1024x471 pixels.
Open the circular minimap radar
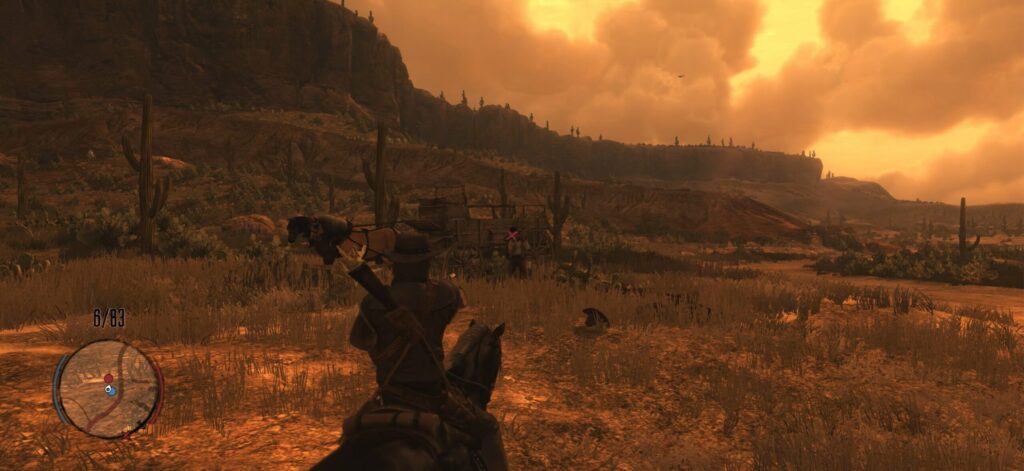click(108, 388)
